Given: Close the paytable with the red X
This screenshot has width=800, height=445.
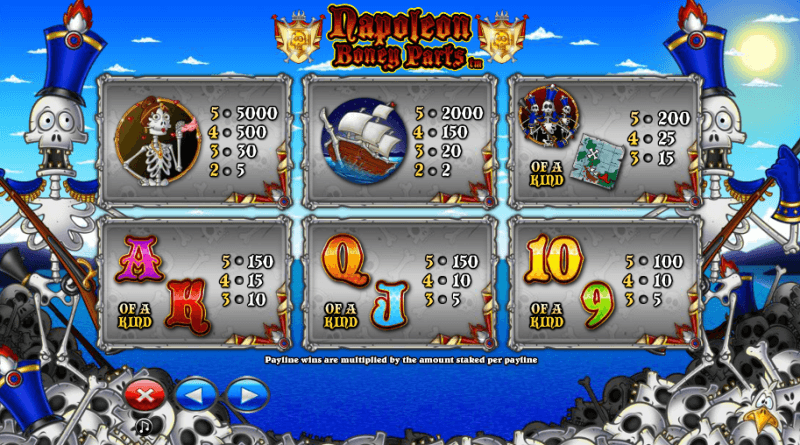Looking at the screenshot, I should (x=145, y=394).
